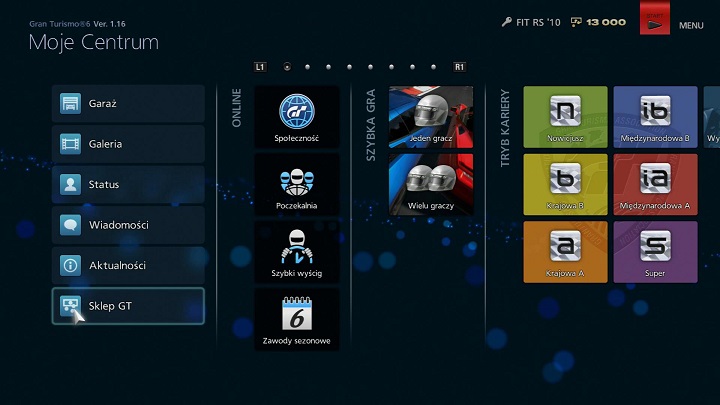
Task: Select the Krajowa B career class
Action: point(565,184)
